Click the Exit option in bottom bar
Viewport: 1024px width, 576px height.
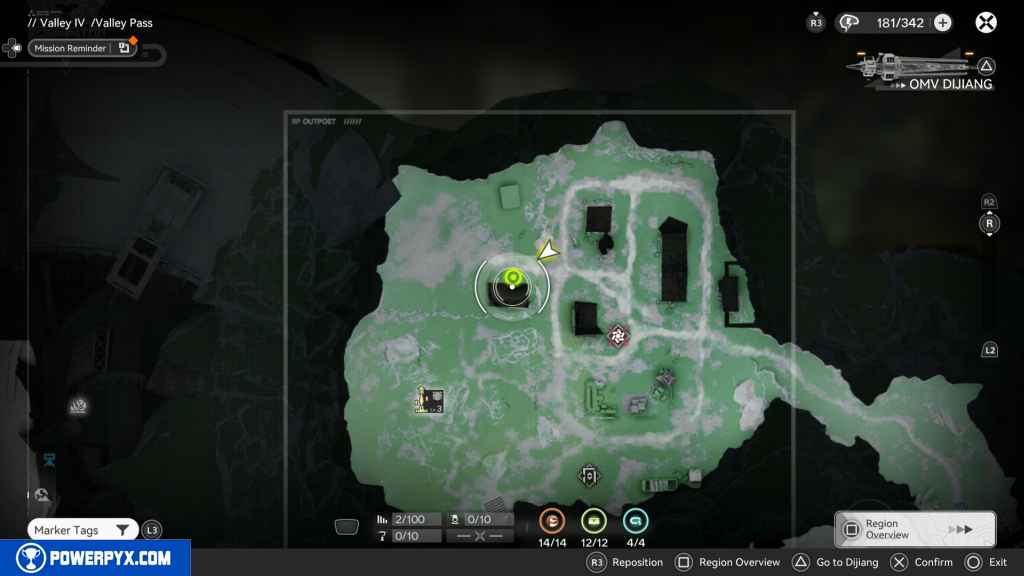985,562
